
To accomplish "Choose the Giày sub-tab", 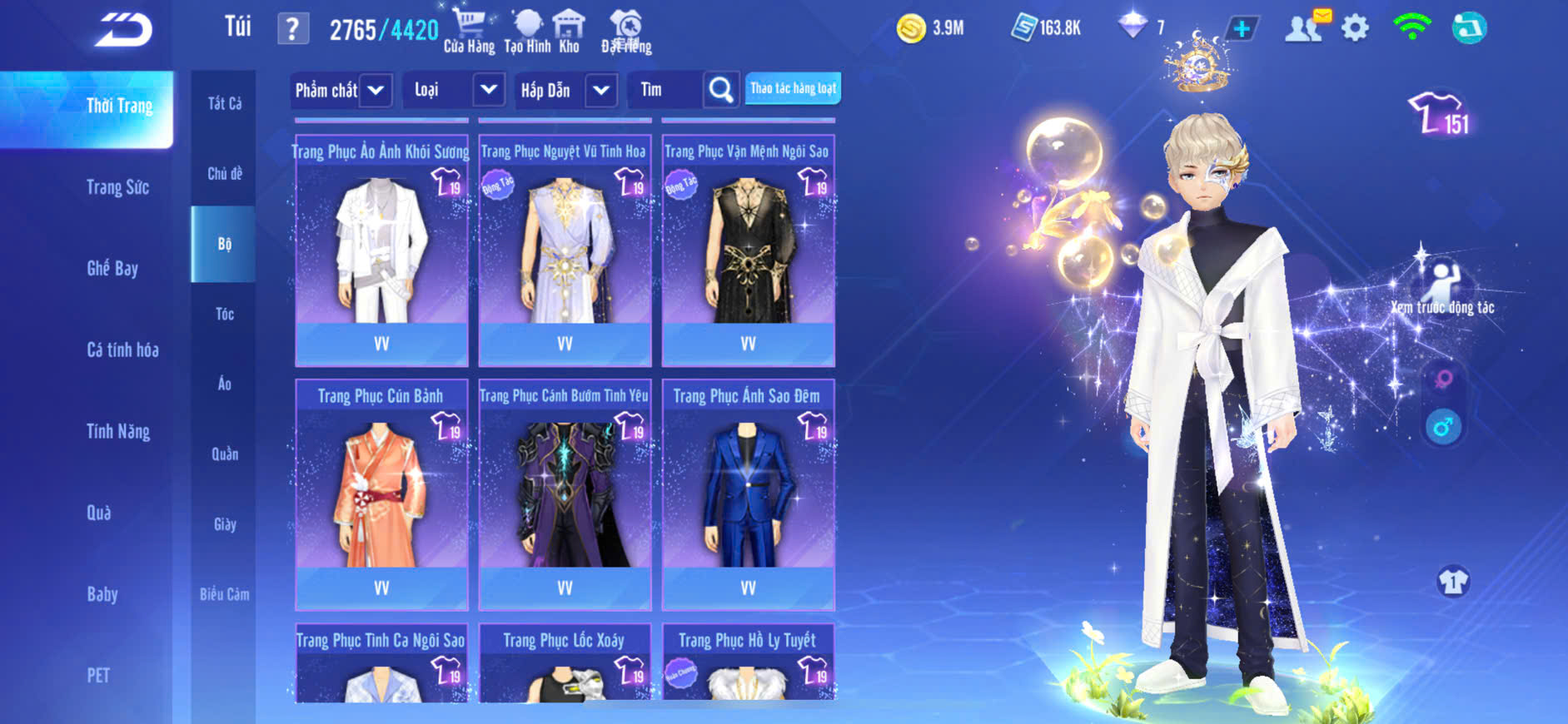I will (x=224, y=524).
